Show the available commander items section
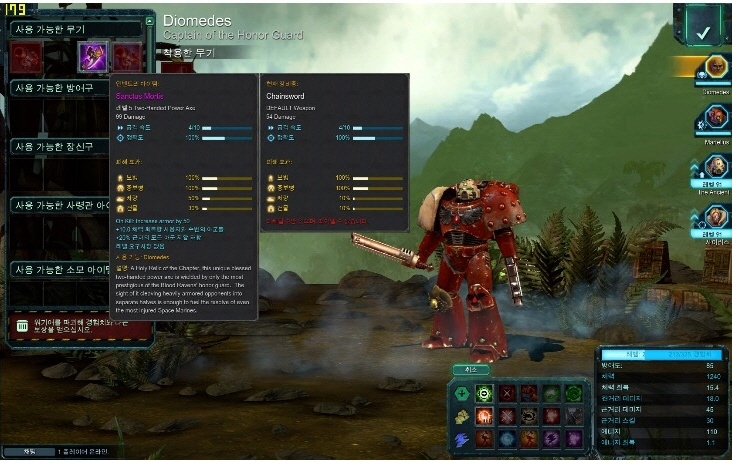Viewport: 743px width, 474px height. 60,205
